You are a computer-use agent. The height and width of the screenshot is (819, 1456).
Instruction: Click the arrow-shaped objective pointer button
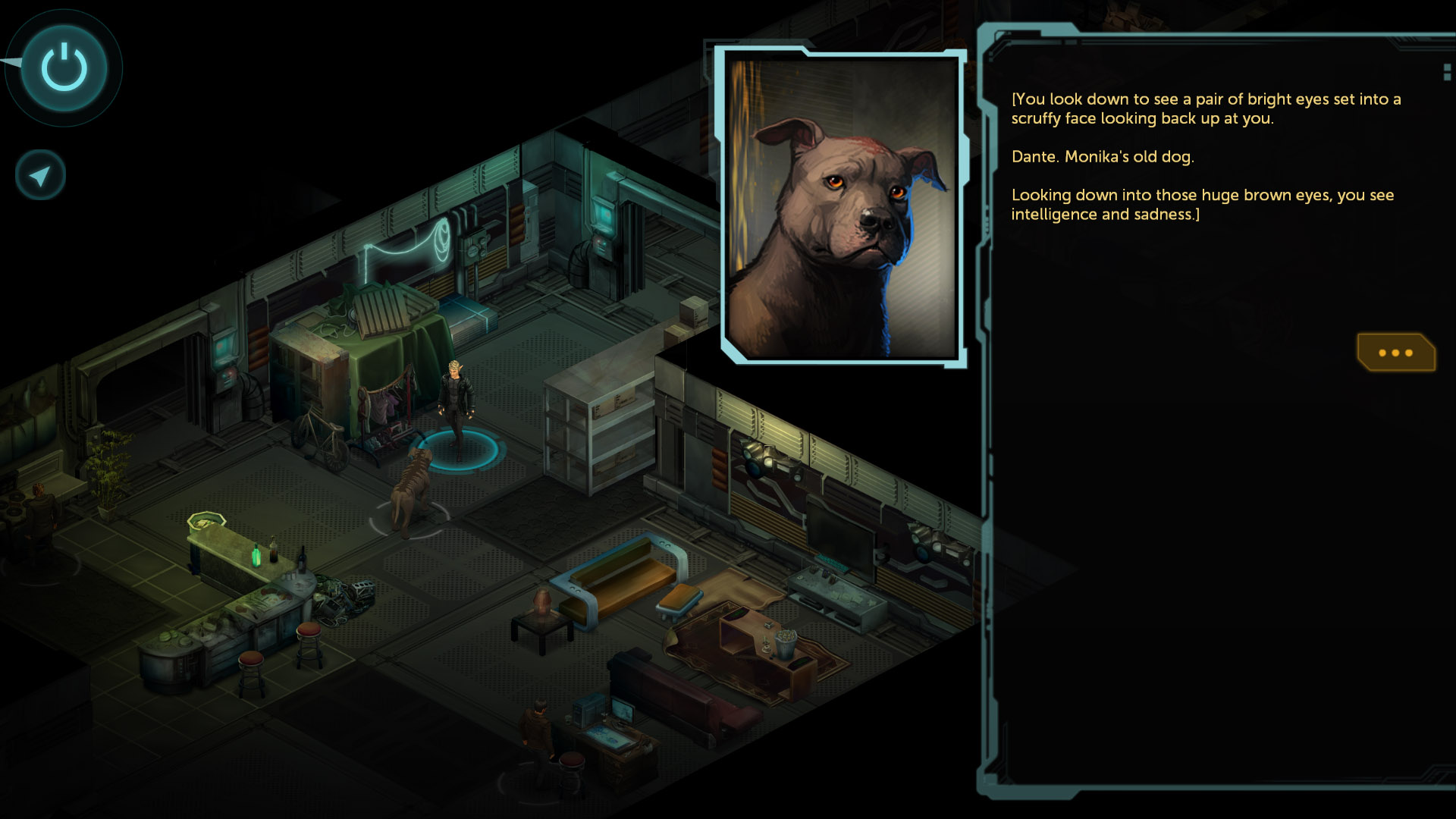pos(40,176)
